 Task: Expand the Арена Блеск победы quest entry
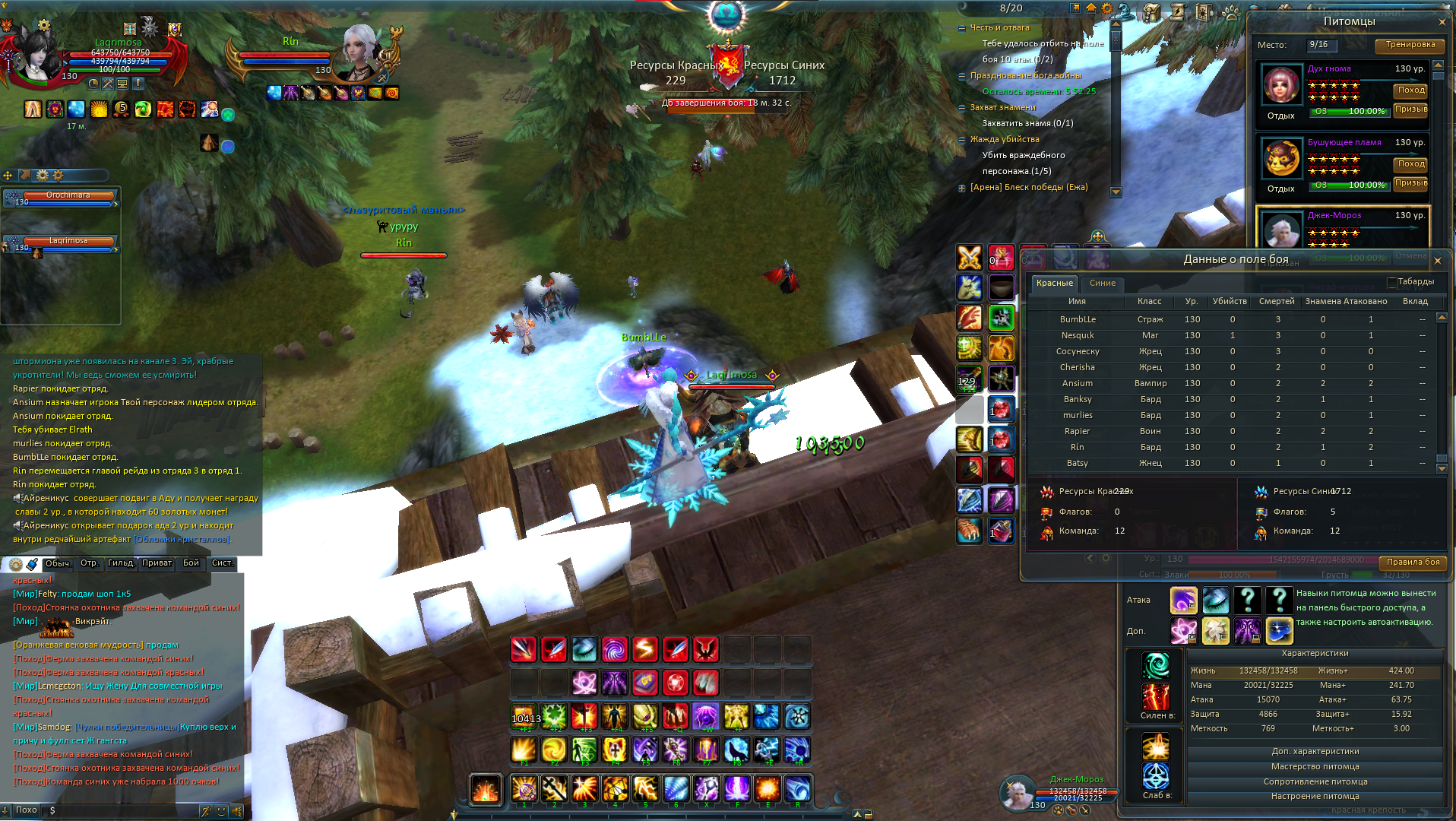(962, 188)
